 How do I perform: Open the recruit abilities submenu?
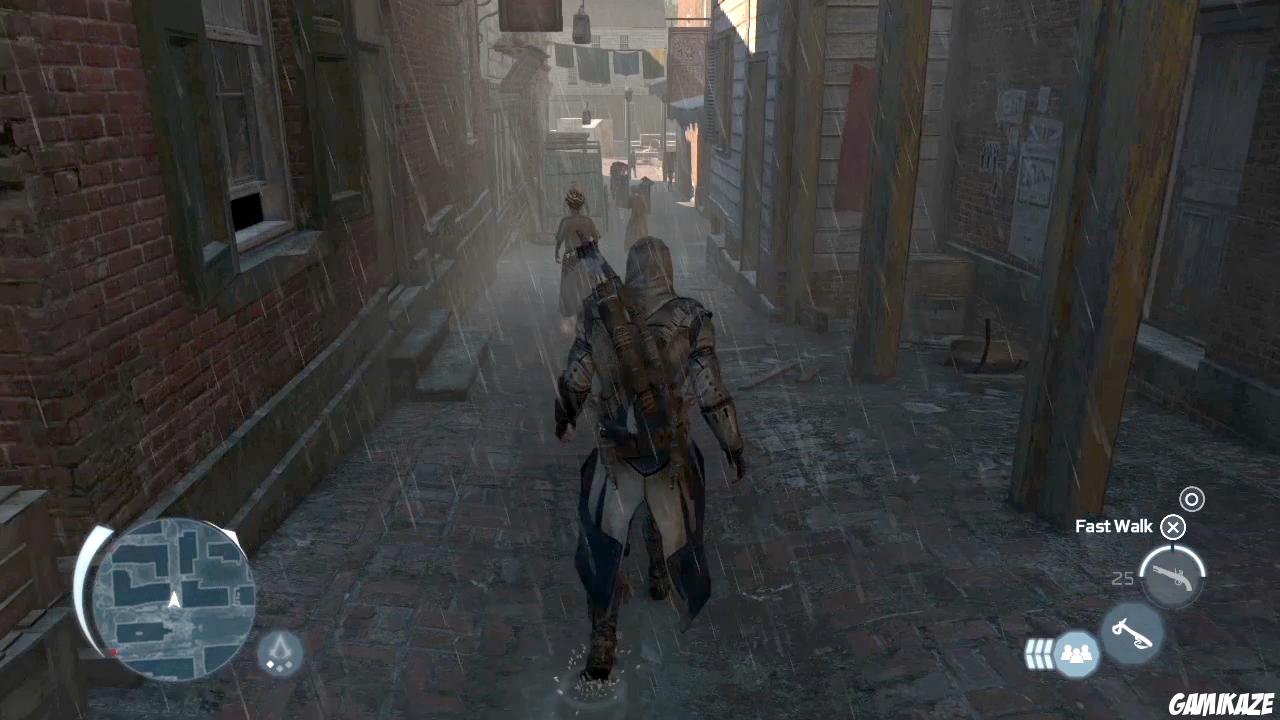point(1076,653)
